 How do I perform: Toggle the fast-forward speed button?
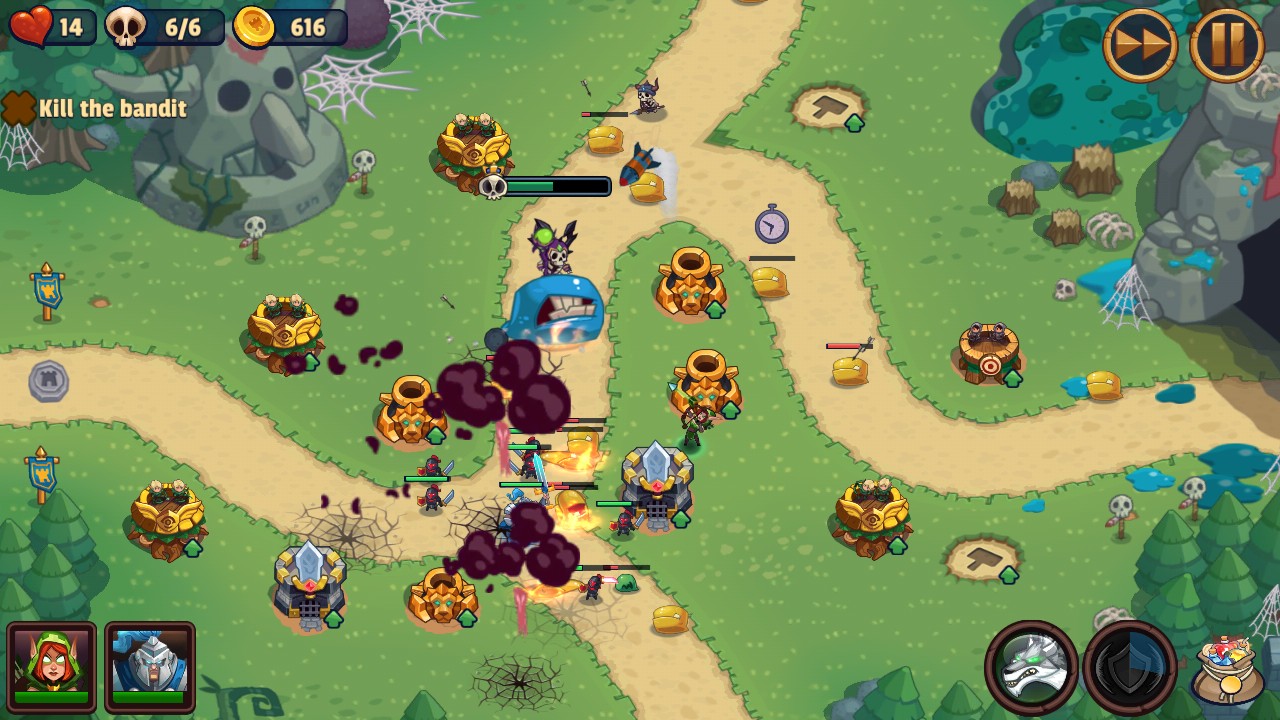tap(1140, 45)
